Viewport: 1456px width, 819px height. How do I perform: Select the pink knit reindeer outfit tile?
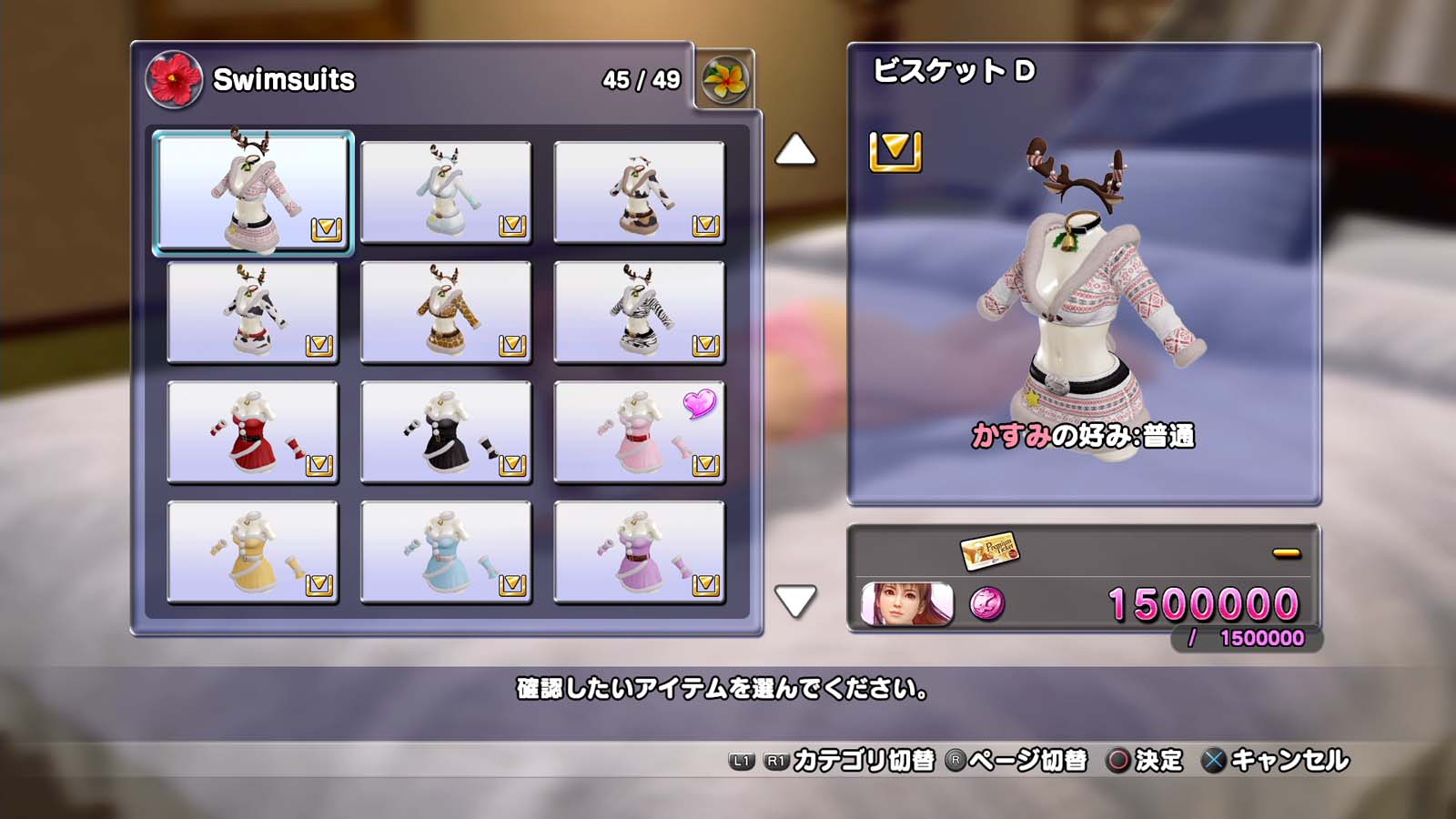pyautogui.click(x=253, y=192)
